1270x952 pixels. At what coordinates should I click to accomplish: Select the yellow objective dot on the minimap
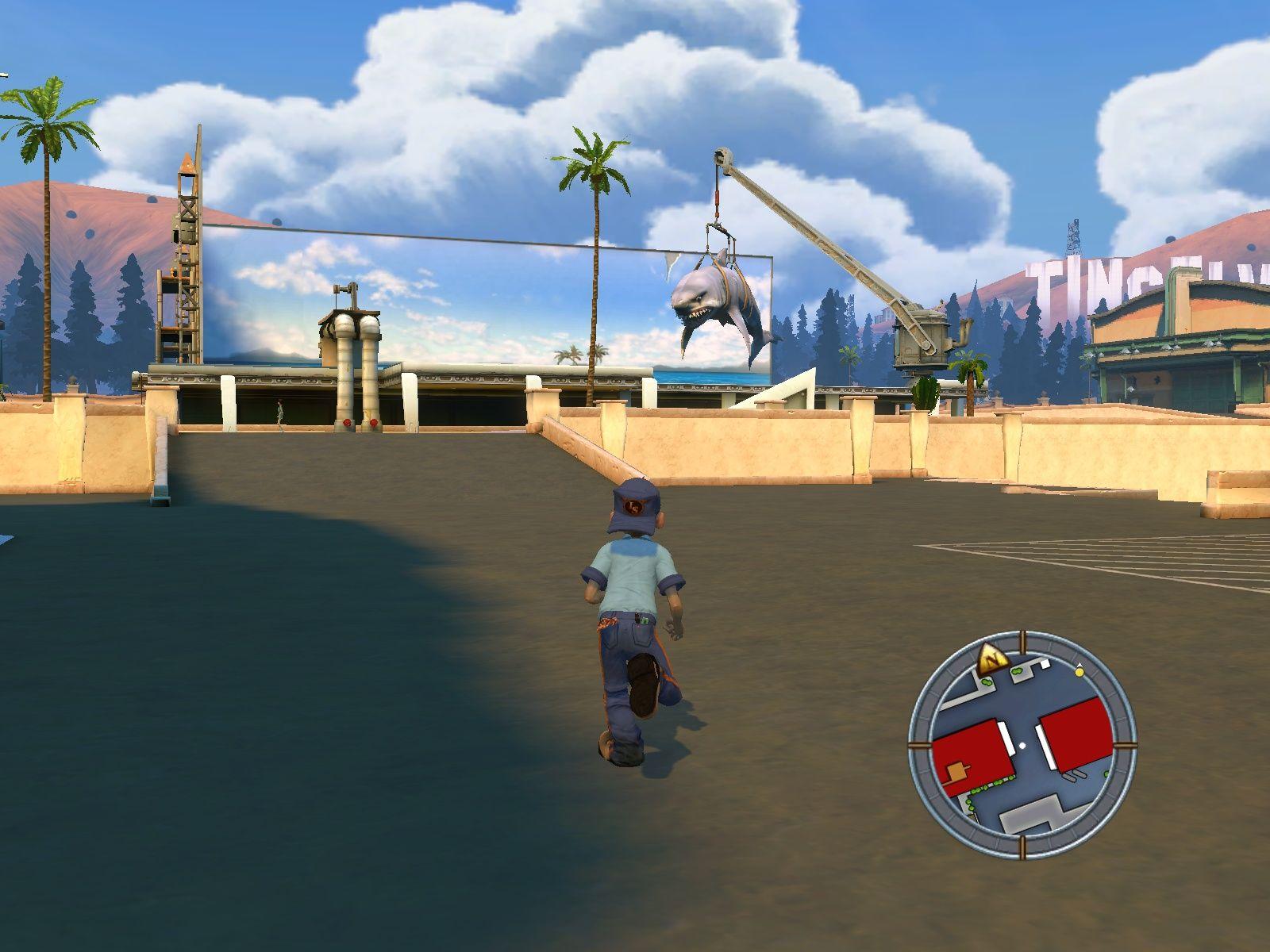coord(1079,672)
